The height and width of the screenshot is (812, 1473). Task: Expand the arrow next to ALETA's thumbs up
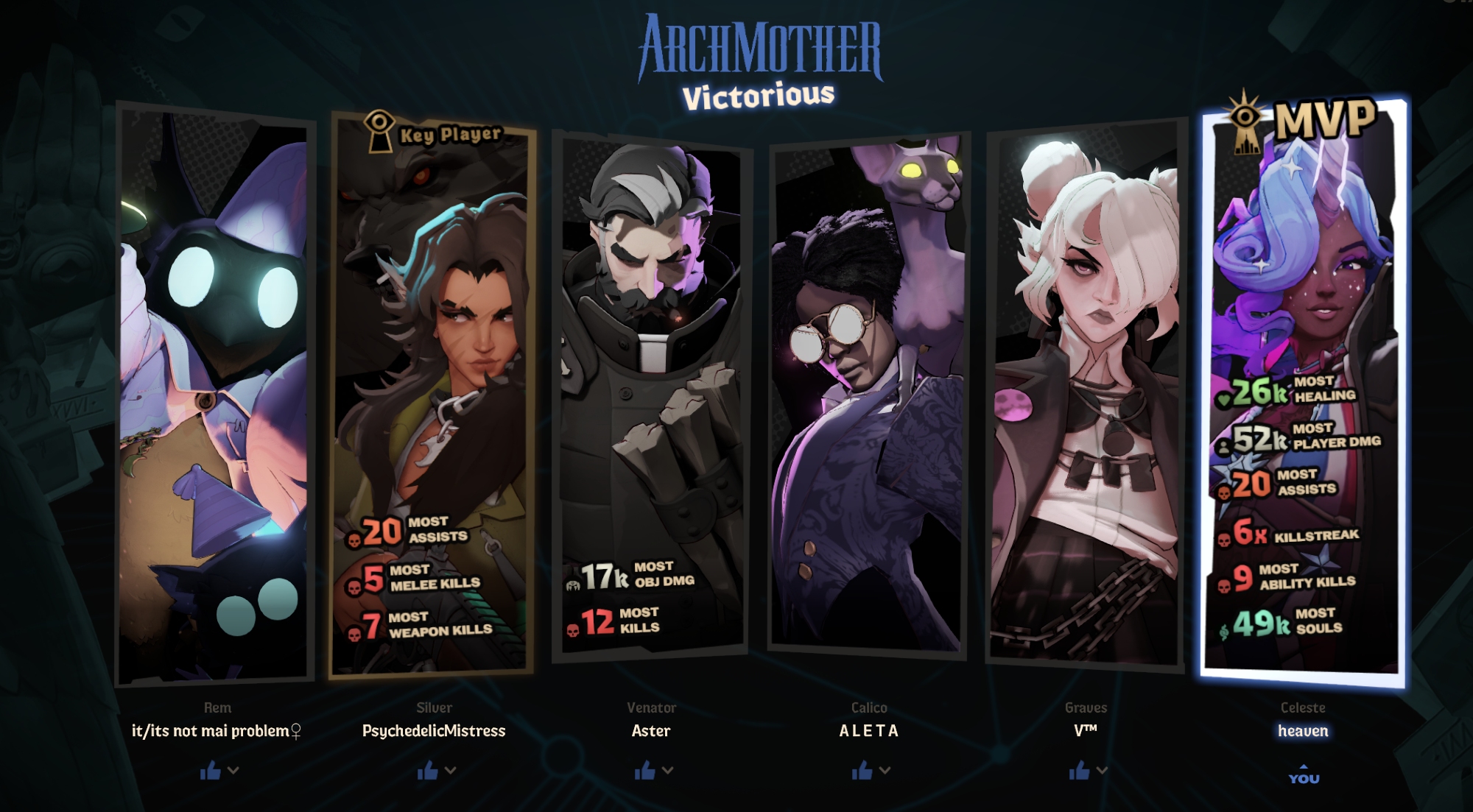tap(885, 770)
